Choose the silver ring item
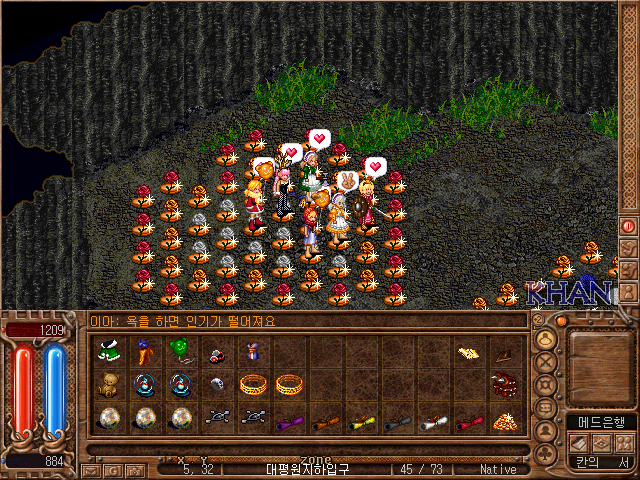 [217, 384]
